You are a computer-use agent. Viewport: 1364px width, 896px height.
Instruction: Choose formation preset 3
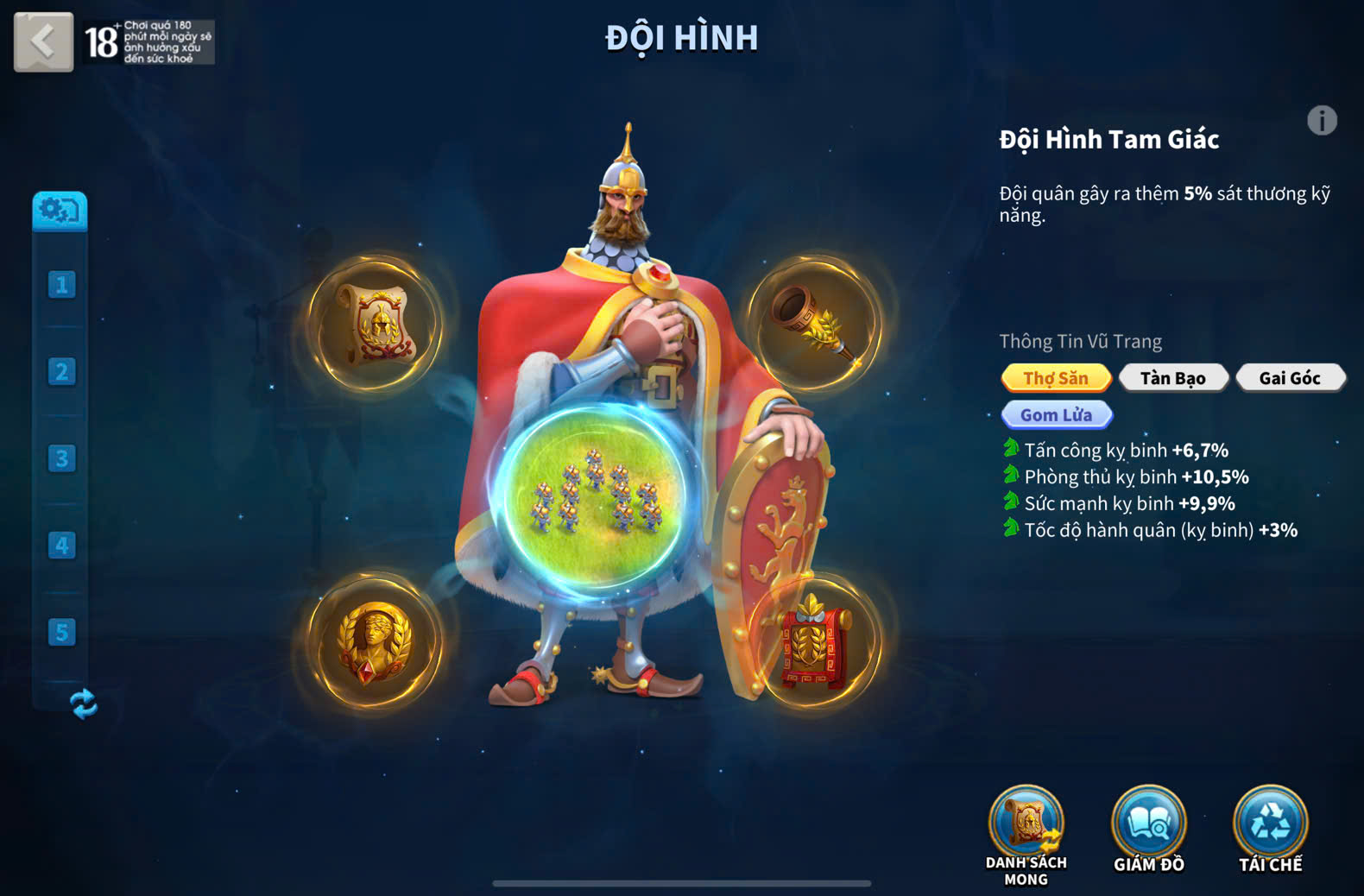tap(61, 458)
